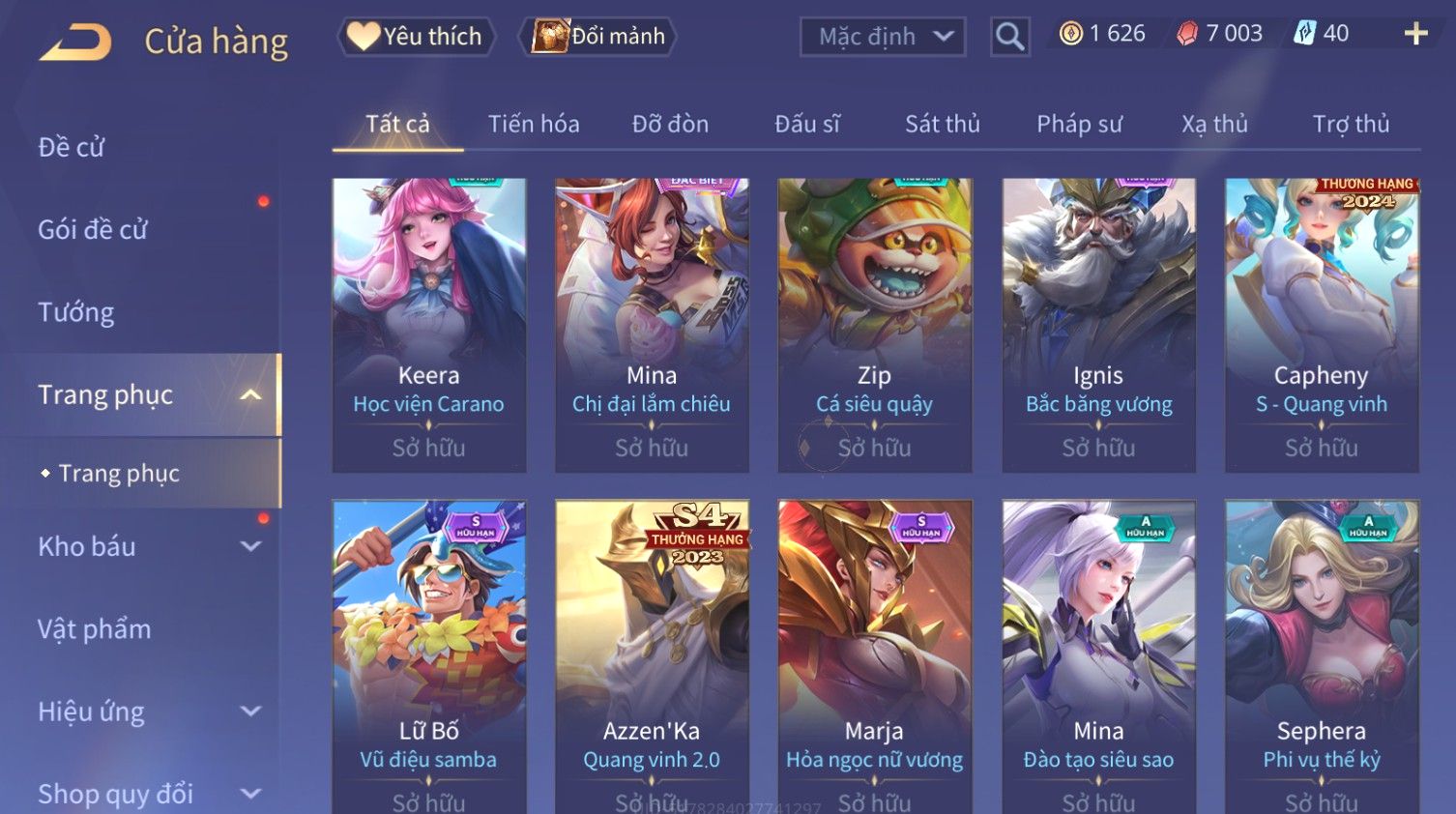Add more currency with the plus button
The height and width of the screenshot is (814, 1456).
click(x=1415, y=34)
